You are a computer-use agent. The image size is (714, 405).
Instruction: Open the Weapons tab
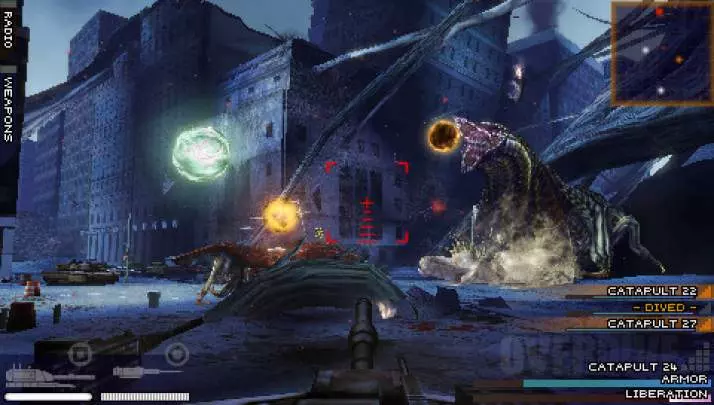pyautogui.click(x=9, y=108)
